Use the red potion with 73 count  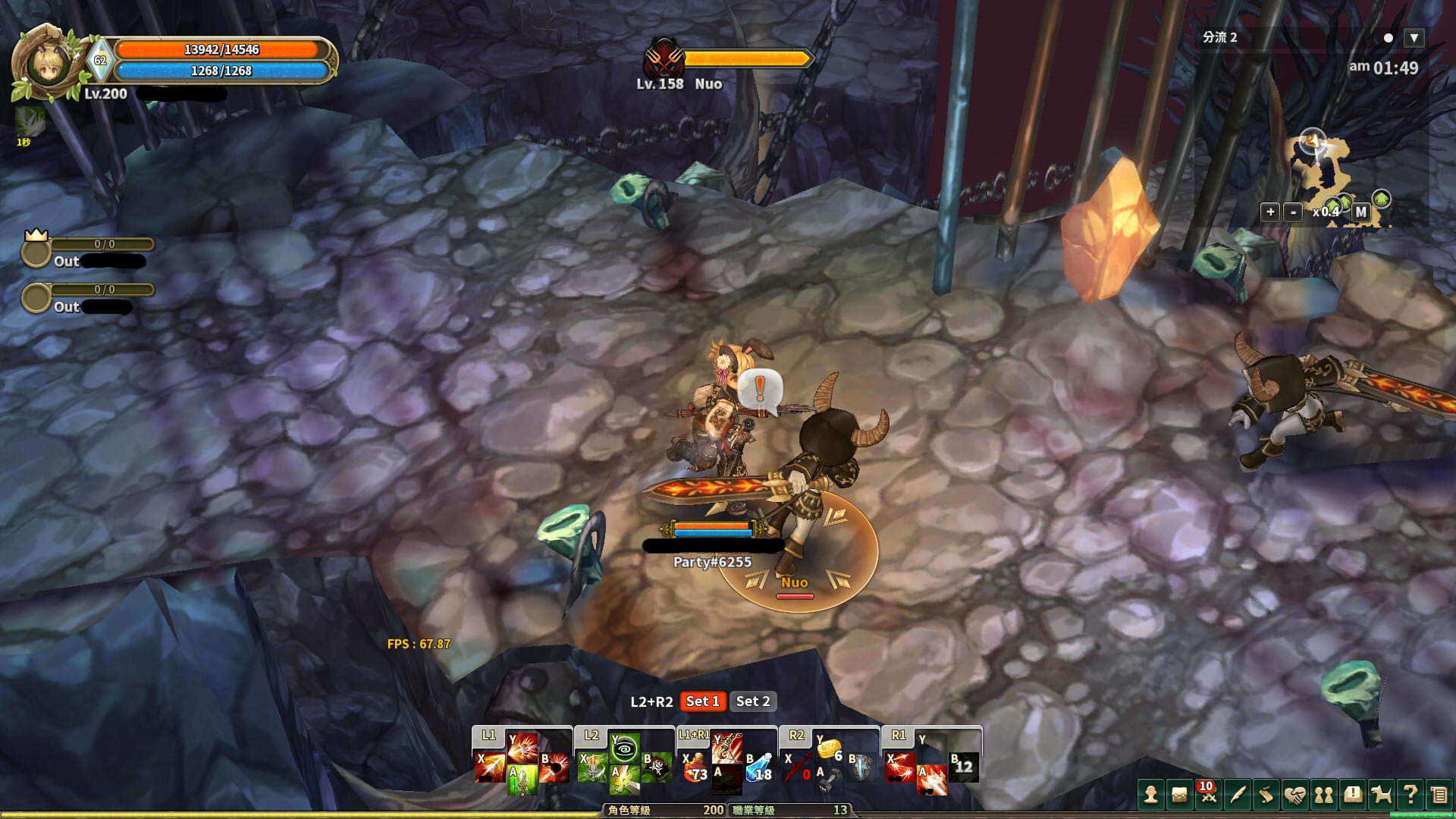tap(695, 769)
